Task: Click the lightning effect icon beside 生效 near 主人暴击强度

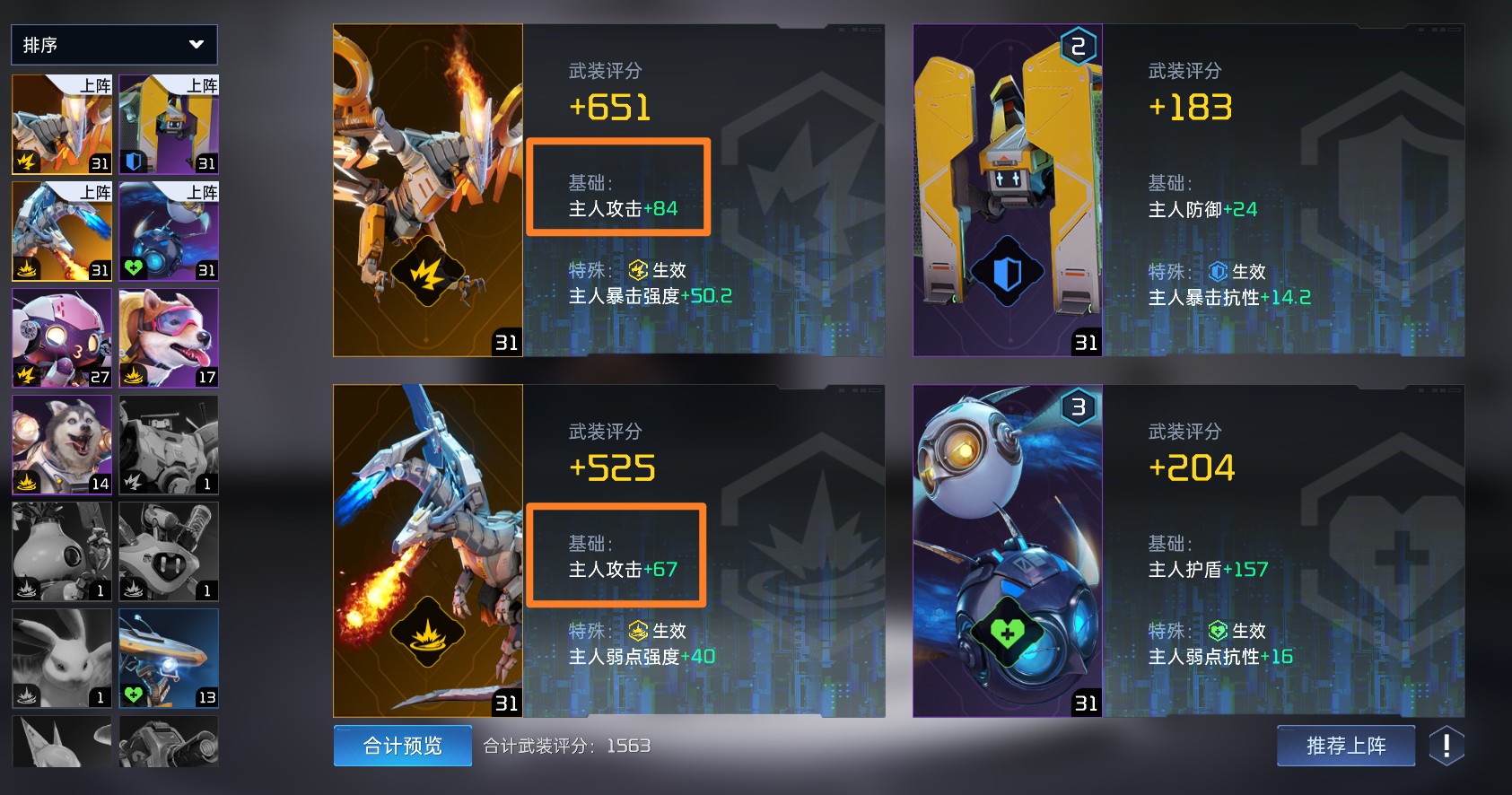Action: [637, 272]
